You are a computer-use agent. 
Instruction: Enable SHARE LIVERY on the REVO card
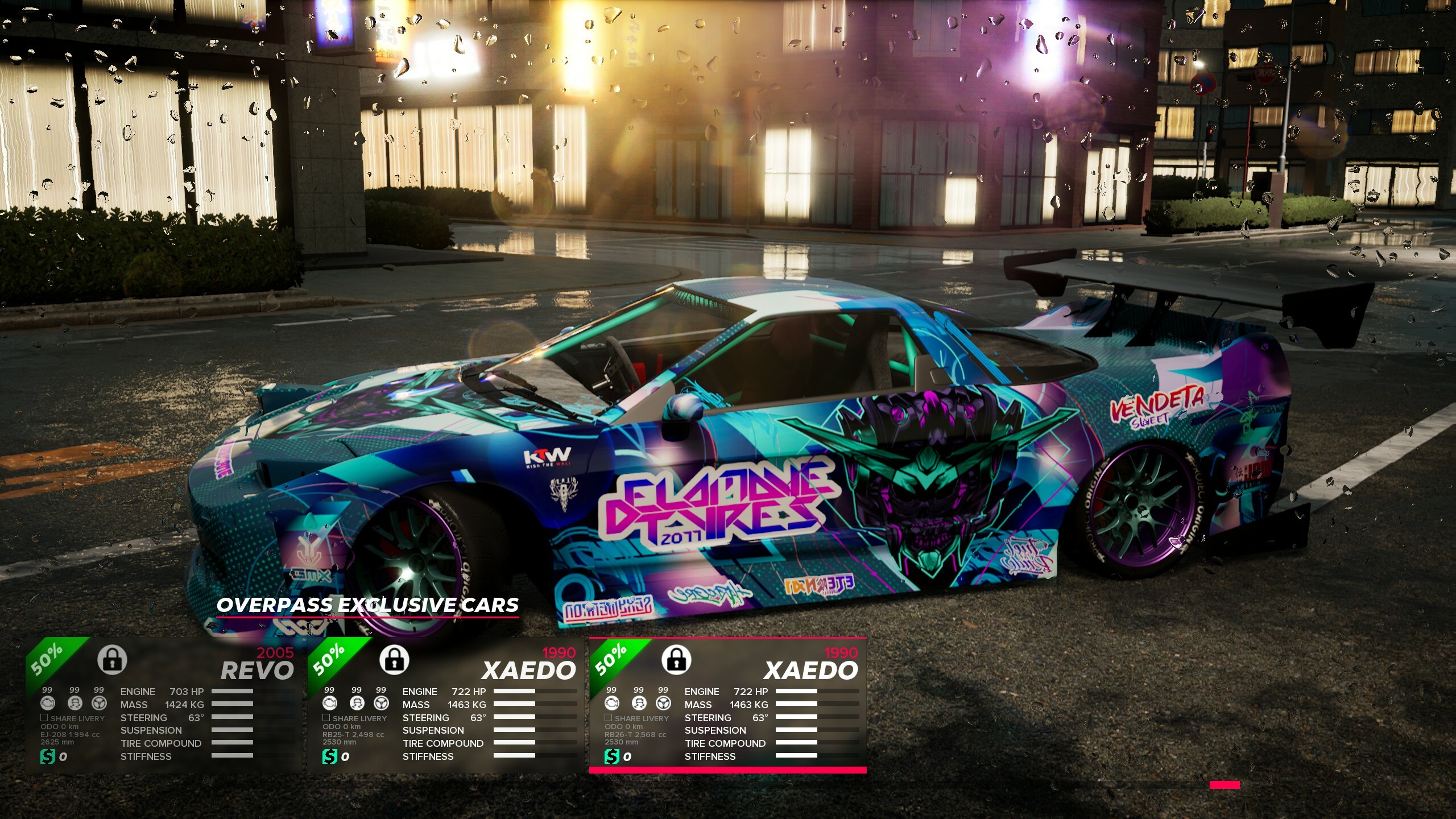(x=44, y=718)
